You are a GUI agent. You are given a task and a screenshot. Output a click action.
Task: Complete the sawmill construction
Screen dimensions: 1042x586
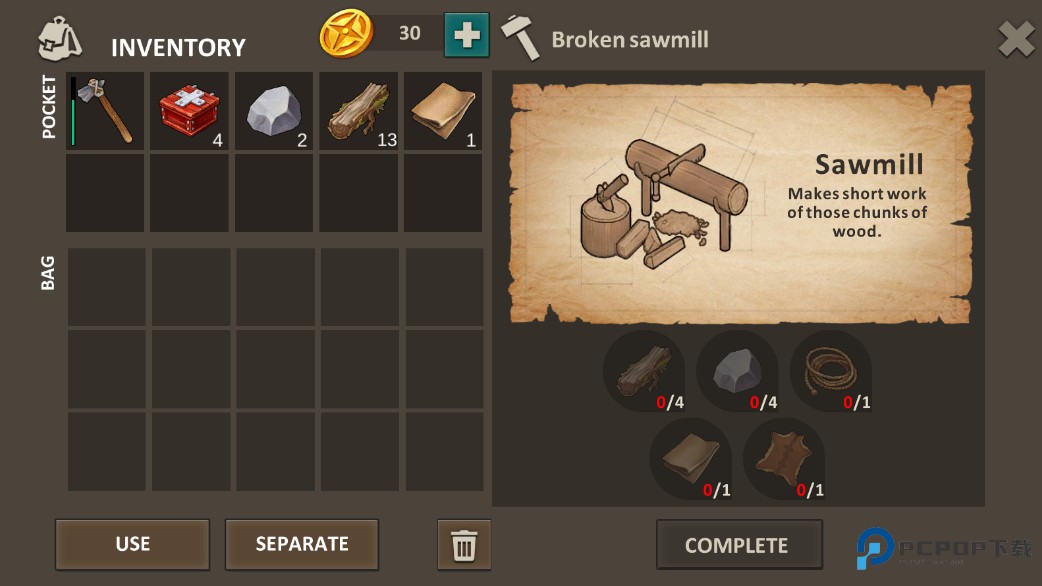(x=738, y=545)
